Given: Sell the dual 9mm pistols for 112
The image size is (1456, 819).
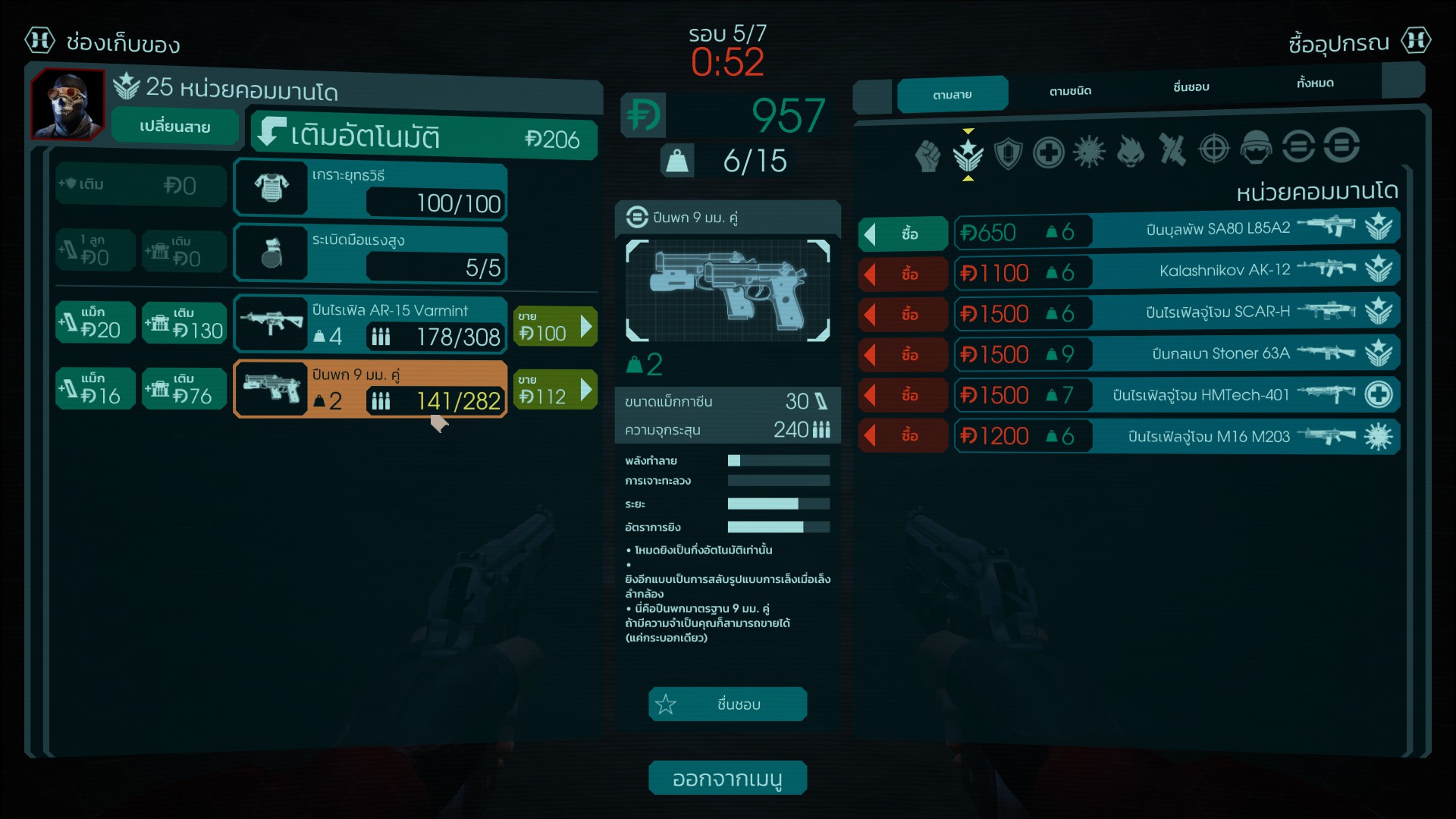Looking at the screenshot, I should (554, 390).
